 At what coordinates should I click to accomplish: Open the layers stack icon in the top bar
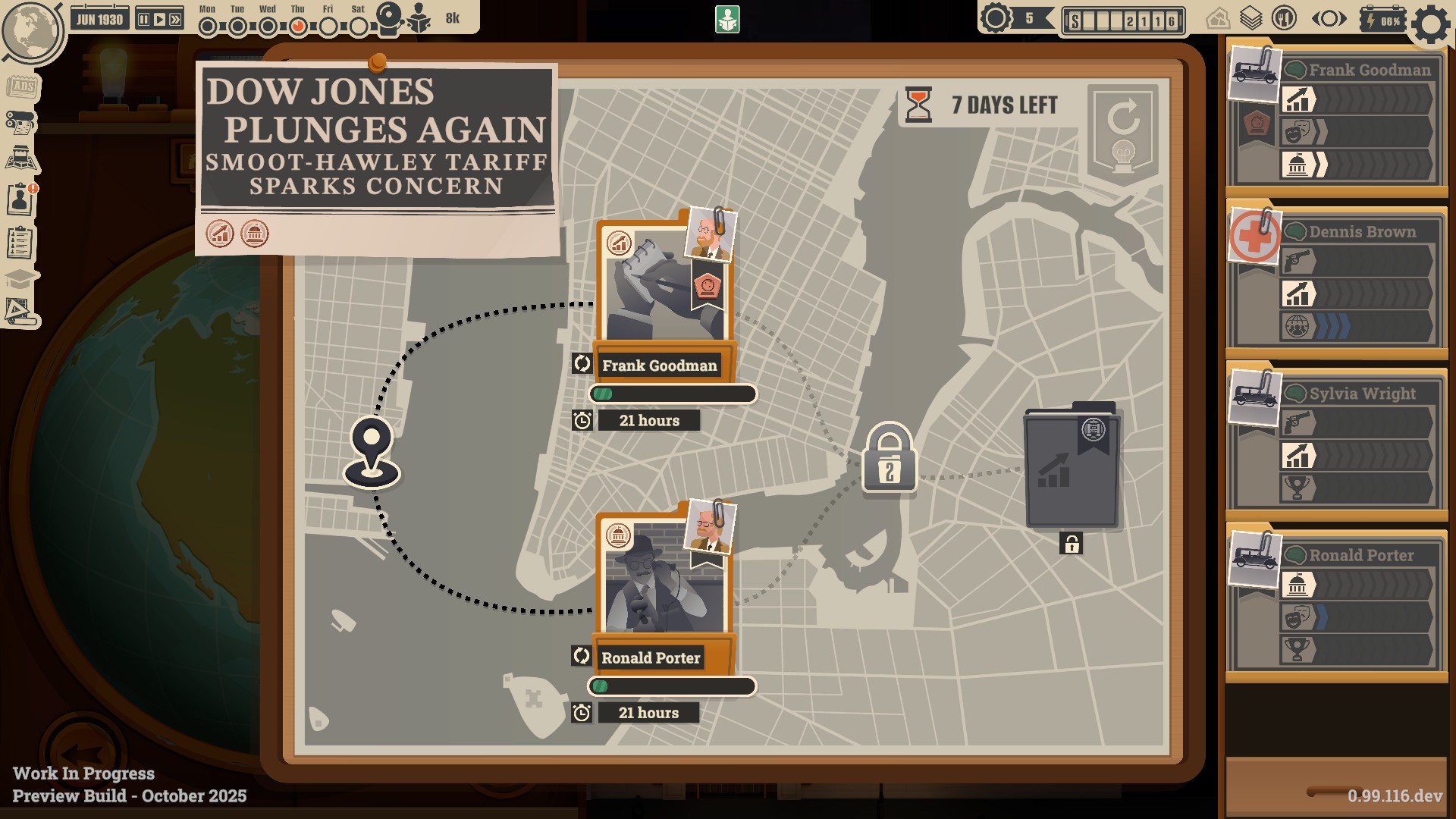1252,17
